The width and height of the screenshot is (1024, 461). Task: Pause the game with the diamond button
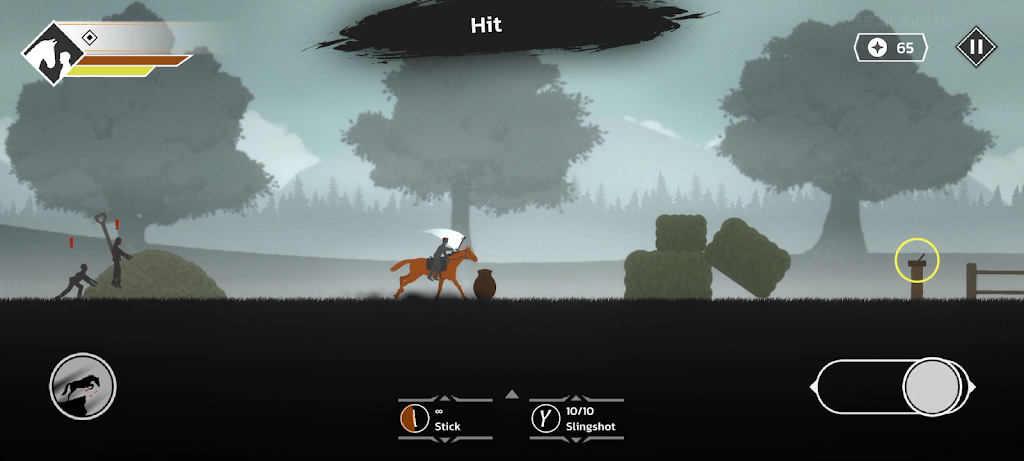pyautogui.click(x=976, y=46)
